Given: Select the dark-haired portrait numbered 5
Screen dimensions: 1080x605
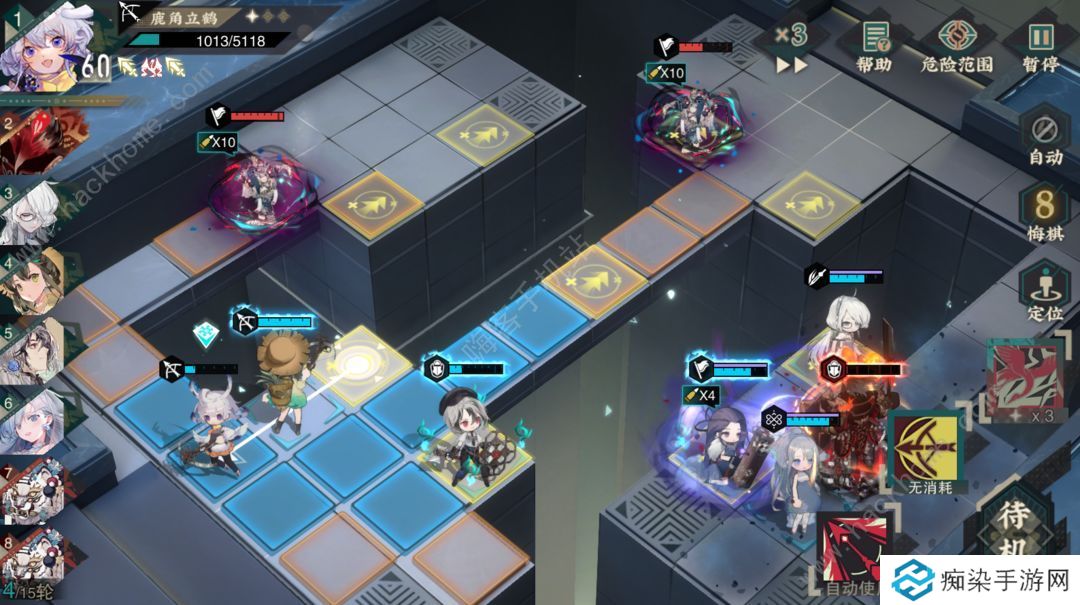Looking at the screenshot, I should point(35,350).
